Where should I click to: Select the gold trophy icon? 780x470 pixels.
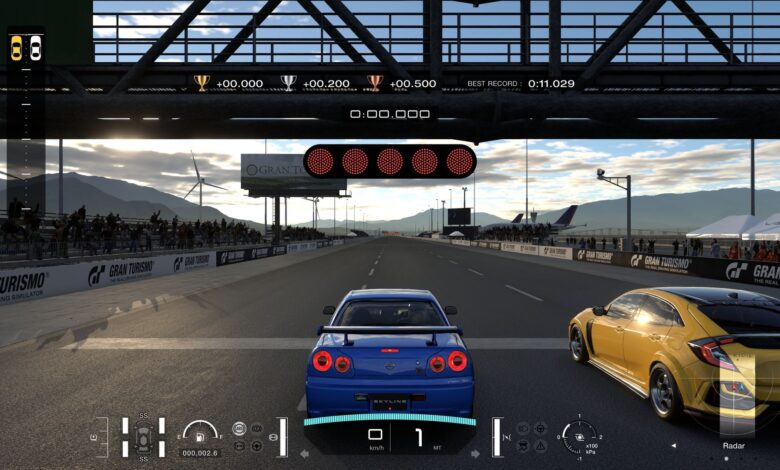(201, 83)
